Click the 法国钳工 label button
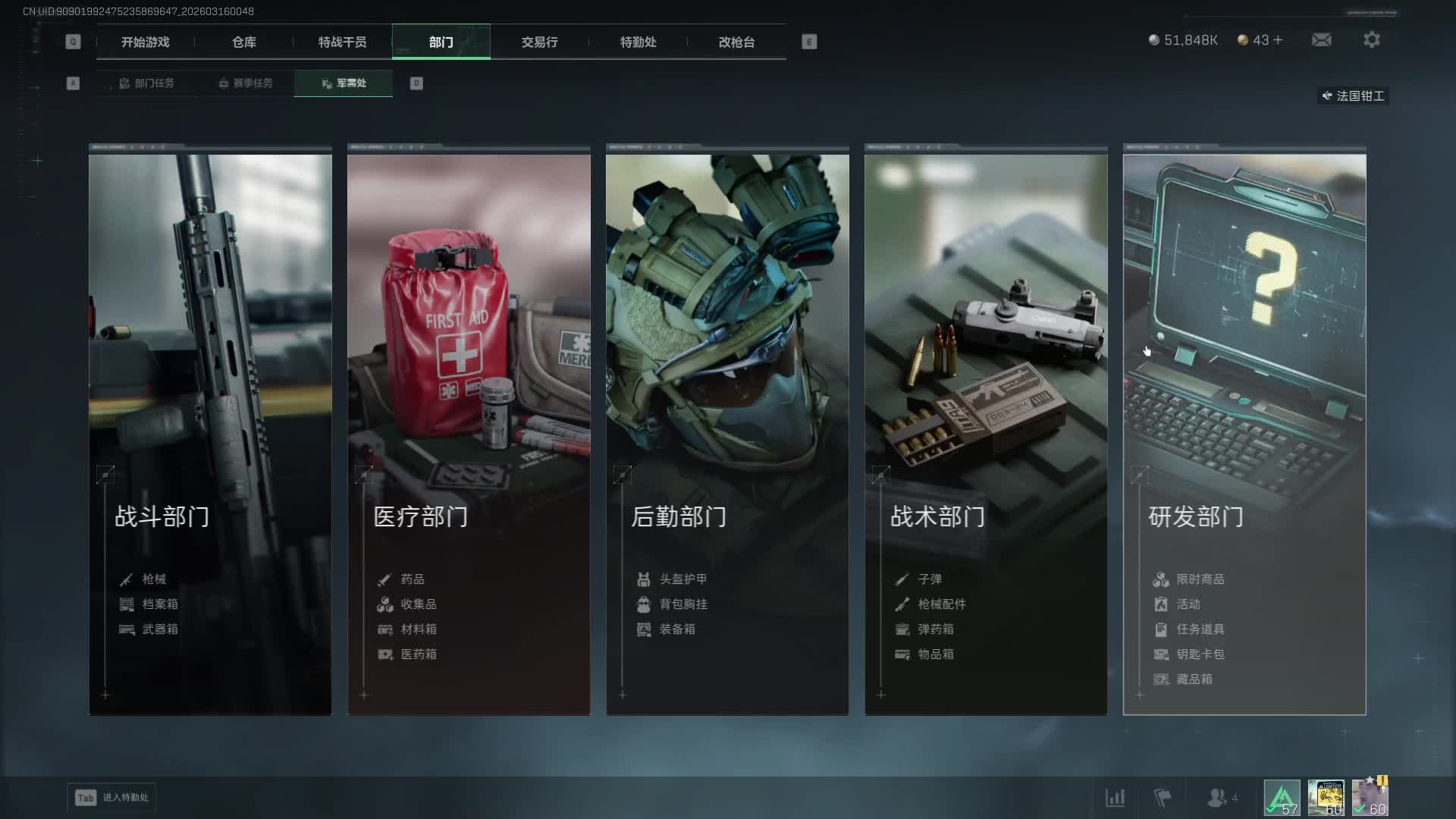The width and height of the screenshot is (1456, 819). click(1354, 96)
